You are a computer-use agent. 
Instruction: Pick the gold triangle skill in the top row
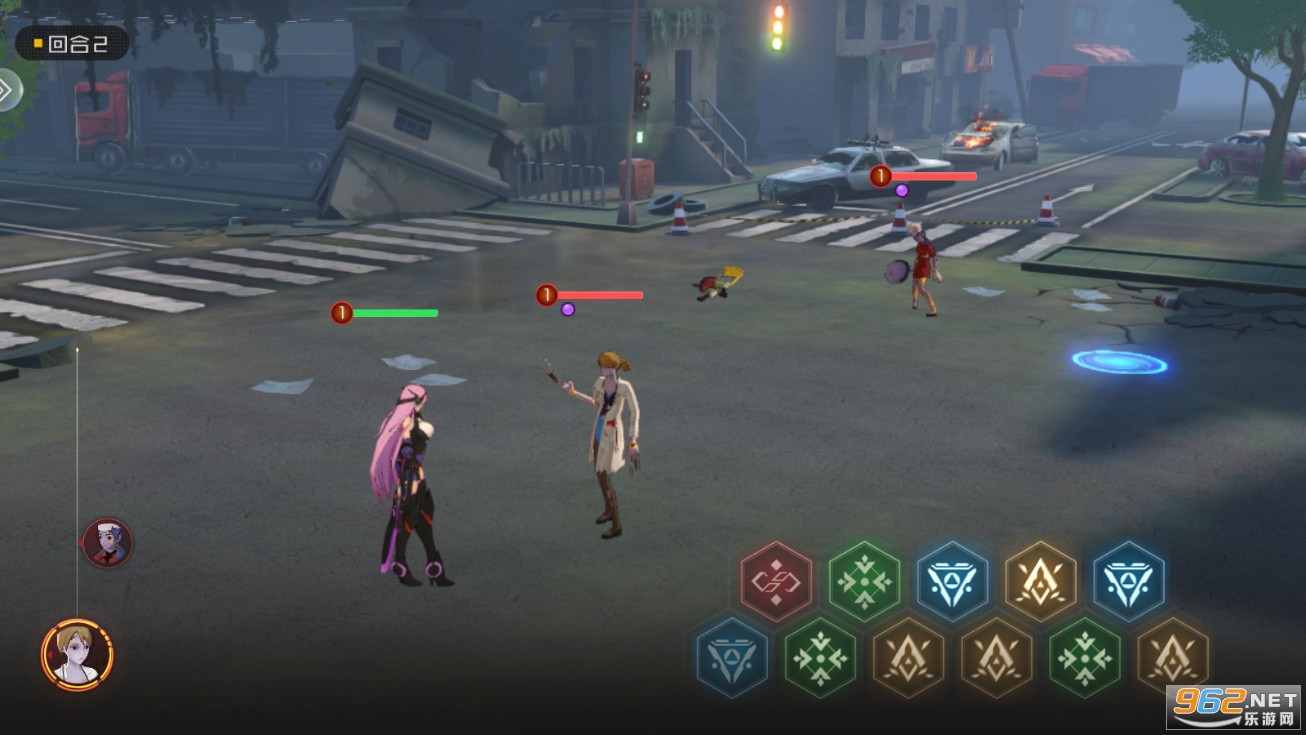[1041, 581]
